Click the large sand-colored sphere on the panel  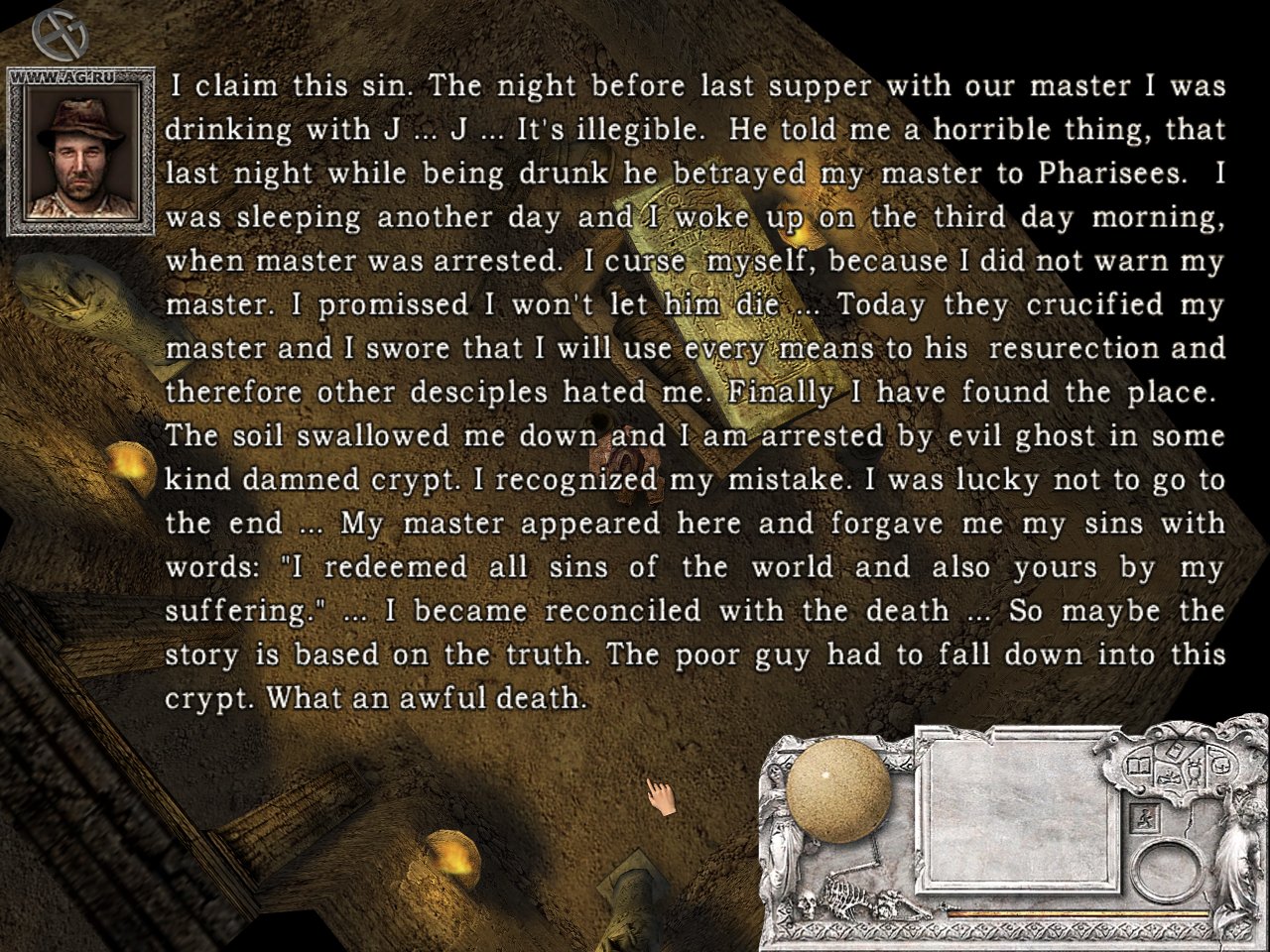pos(836,788)
